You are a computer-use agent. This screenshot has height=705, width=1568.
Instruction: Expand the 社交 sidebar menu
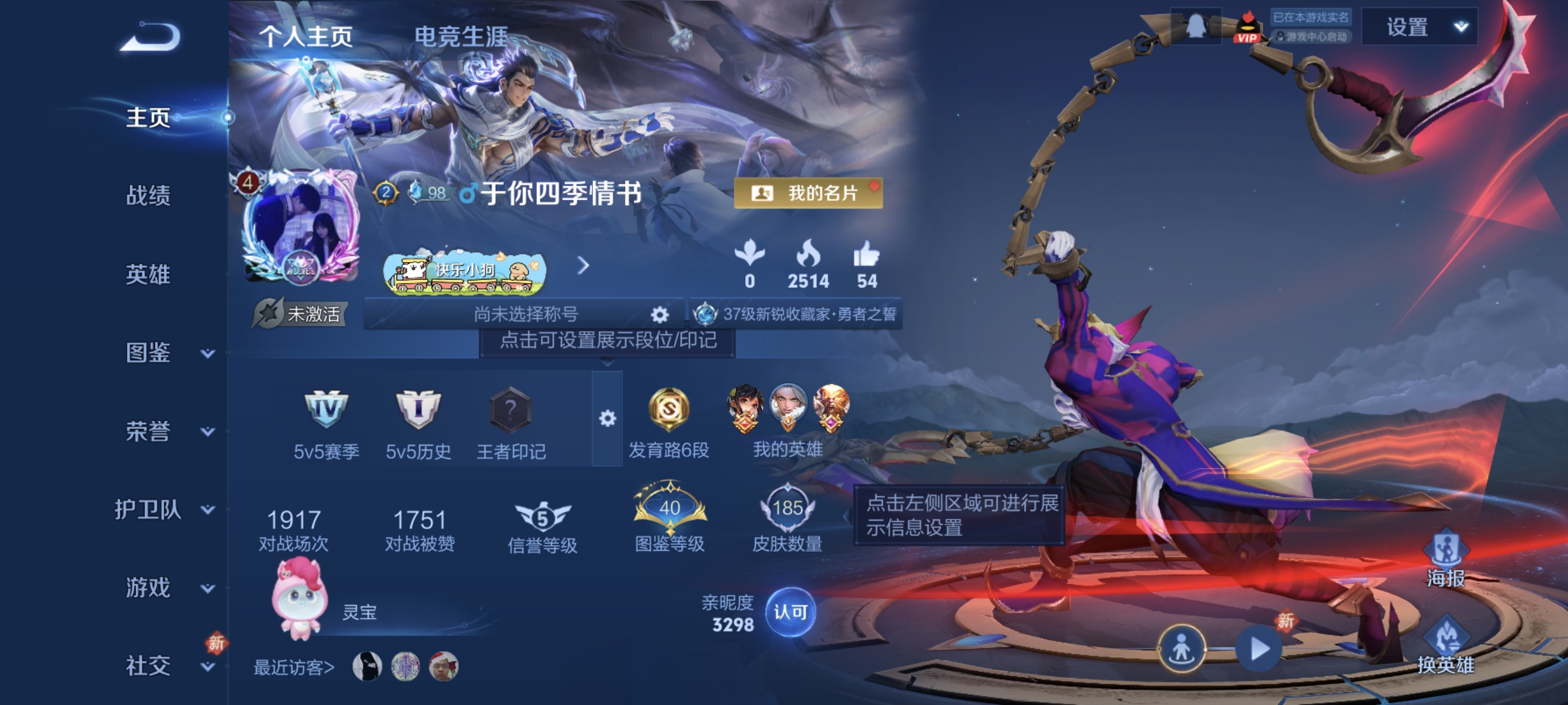click(x=149, y=666)
